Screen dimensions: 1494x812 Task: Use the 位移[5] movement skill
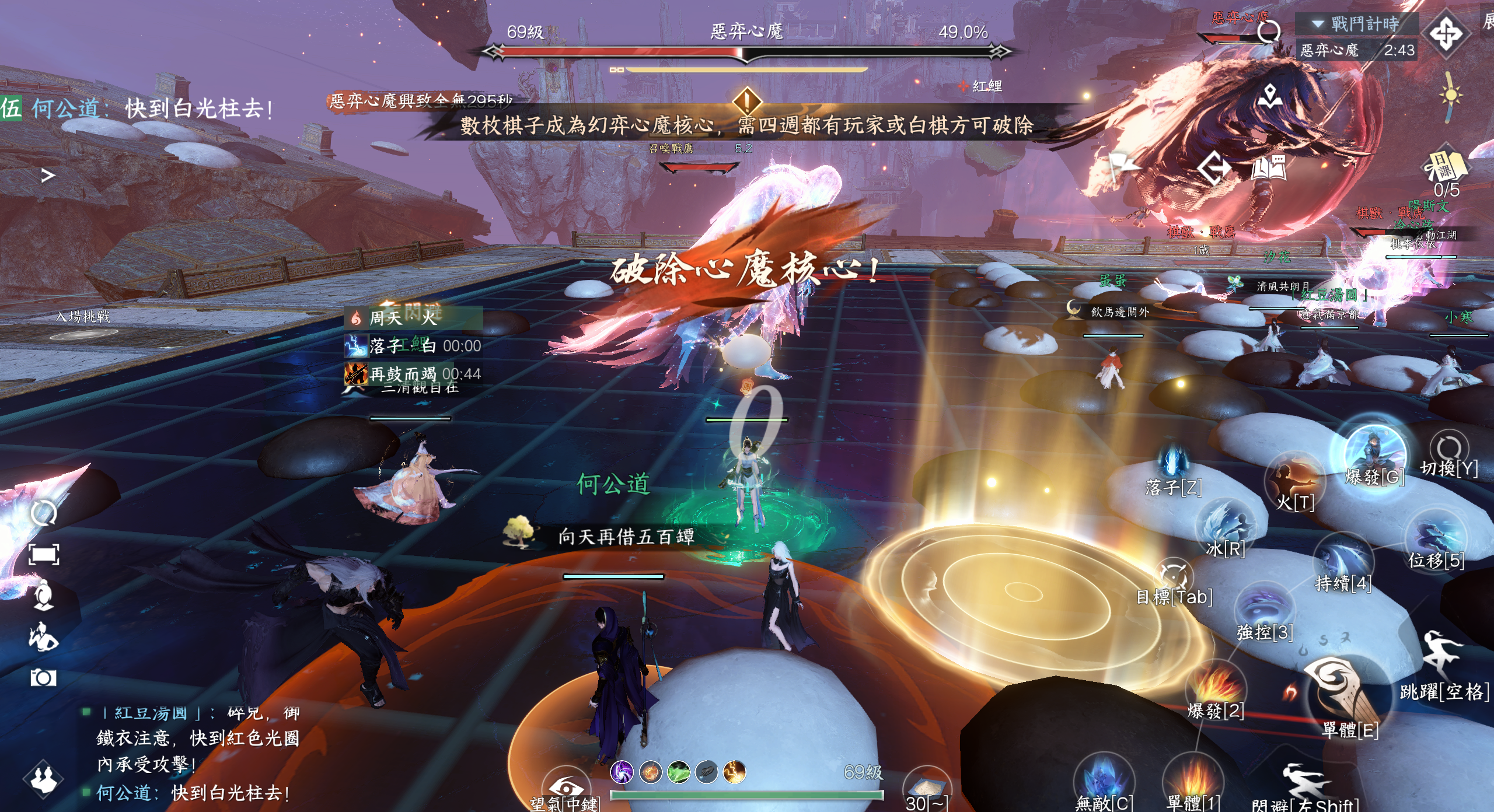pos(1436,537)
